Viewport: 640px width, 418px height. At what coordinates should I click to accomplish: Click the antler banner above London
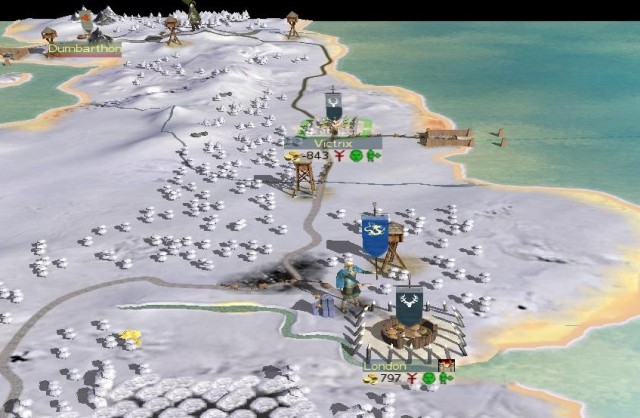click(x=407, y=304)
